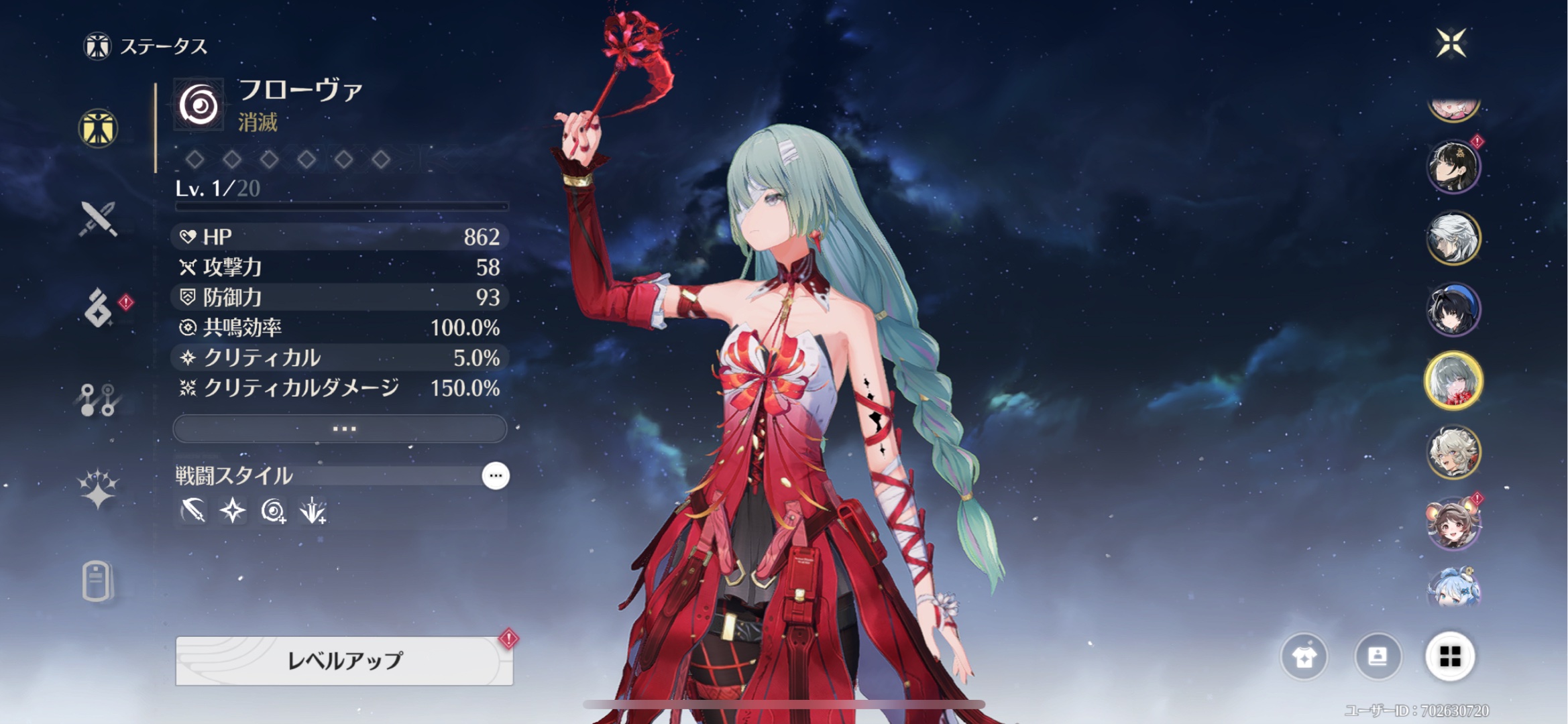Switch to the crossed-swords weapon tab

tap(99, 219)
